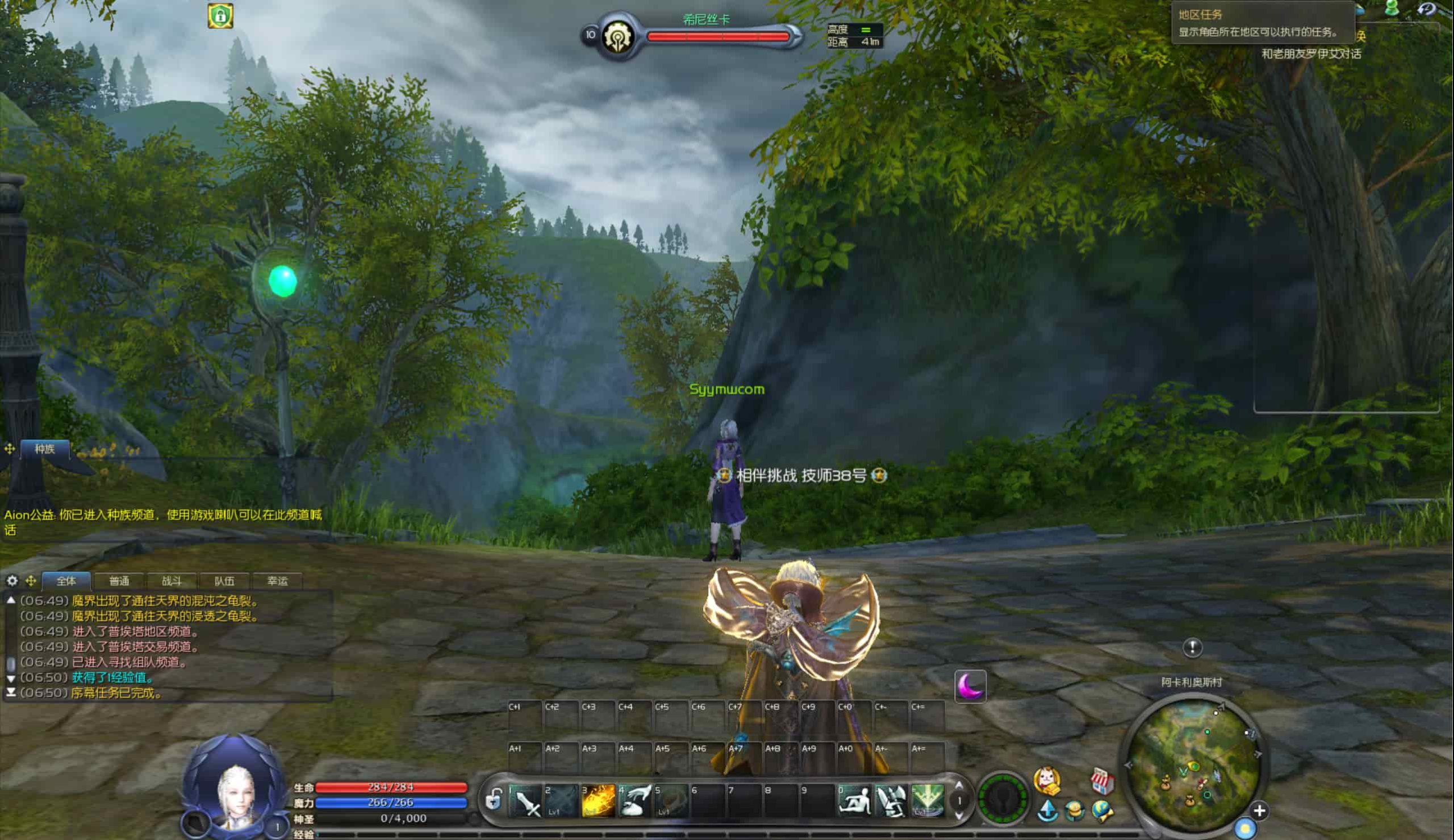Cast the fire spell in quickbar slot 3
The height and width of the screenshot is (840, 1454).
599,802
